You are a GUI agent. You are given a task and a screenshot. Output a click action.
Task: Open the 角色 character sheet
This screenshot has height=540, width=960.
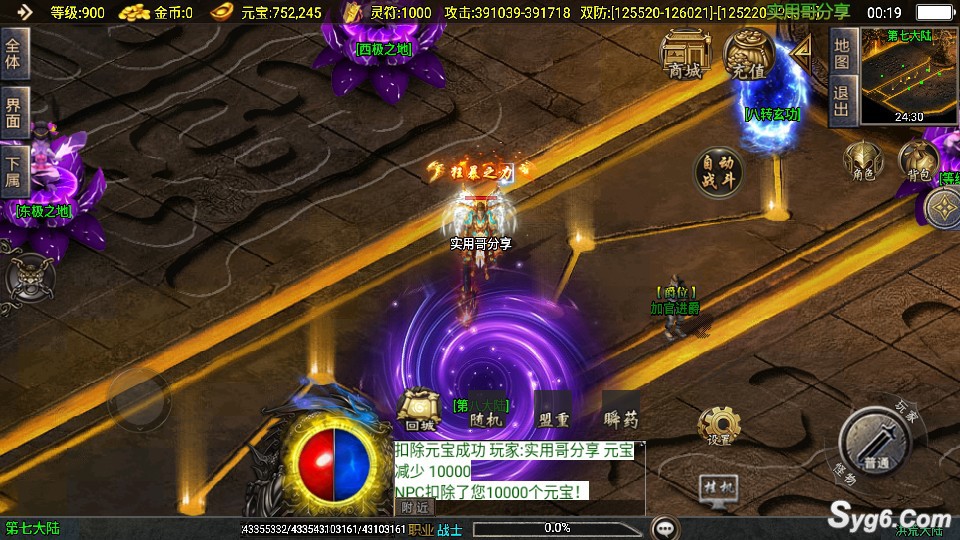click(863, 161)
